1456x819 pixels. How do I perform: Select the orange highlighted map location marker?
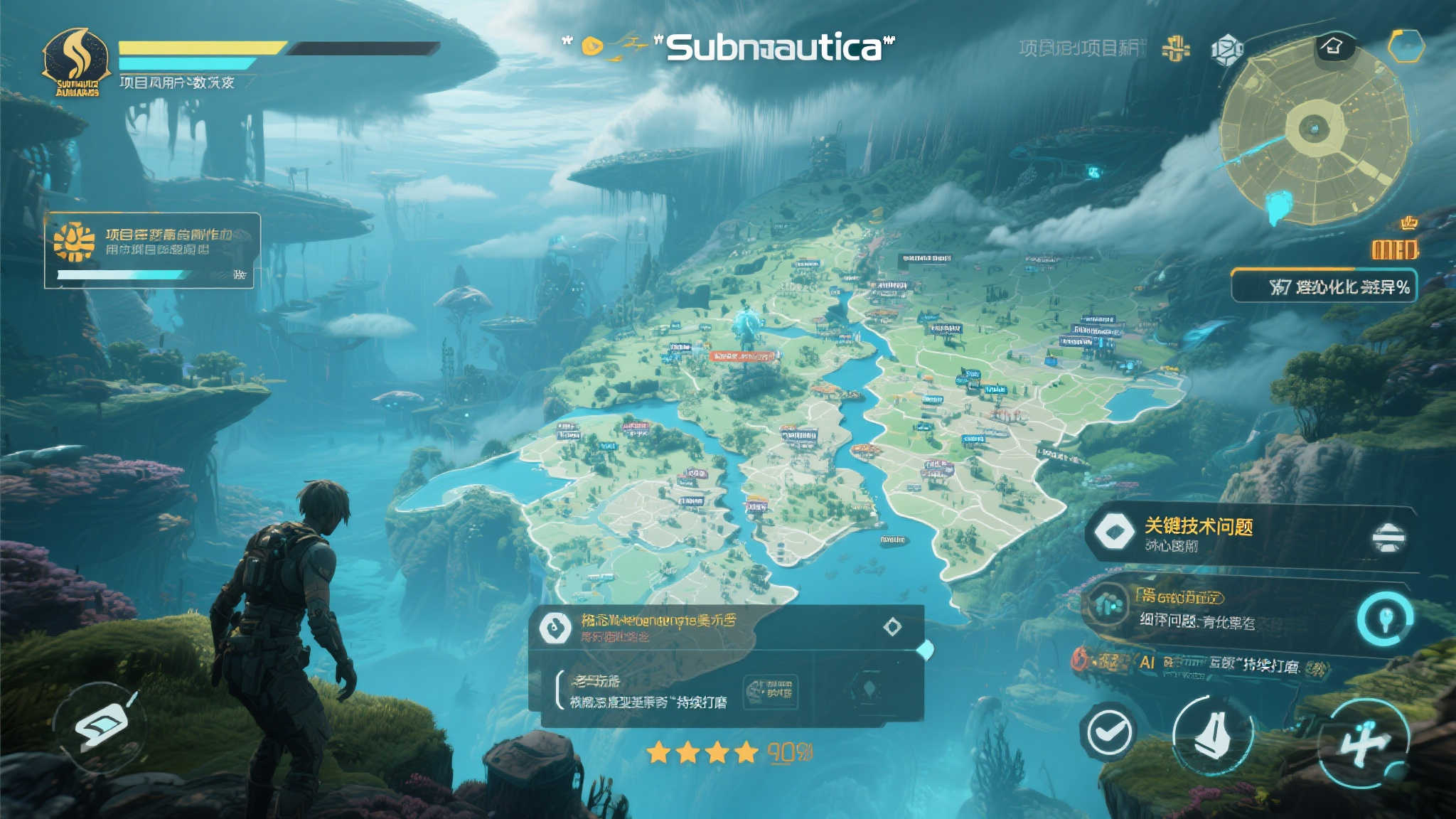[x=743, y=356]
